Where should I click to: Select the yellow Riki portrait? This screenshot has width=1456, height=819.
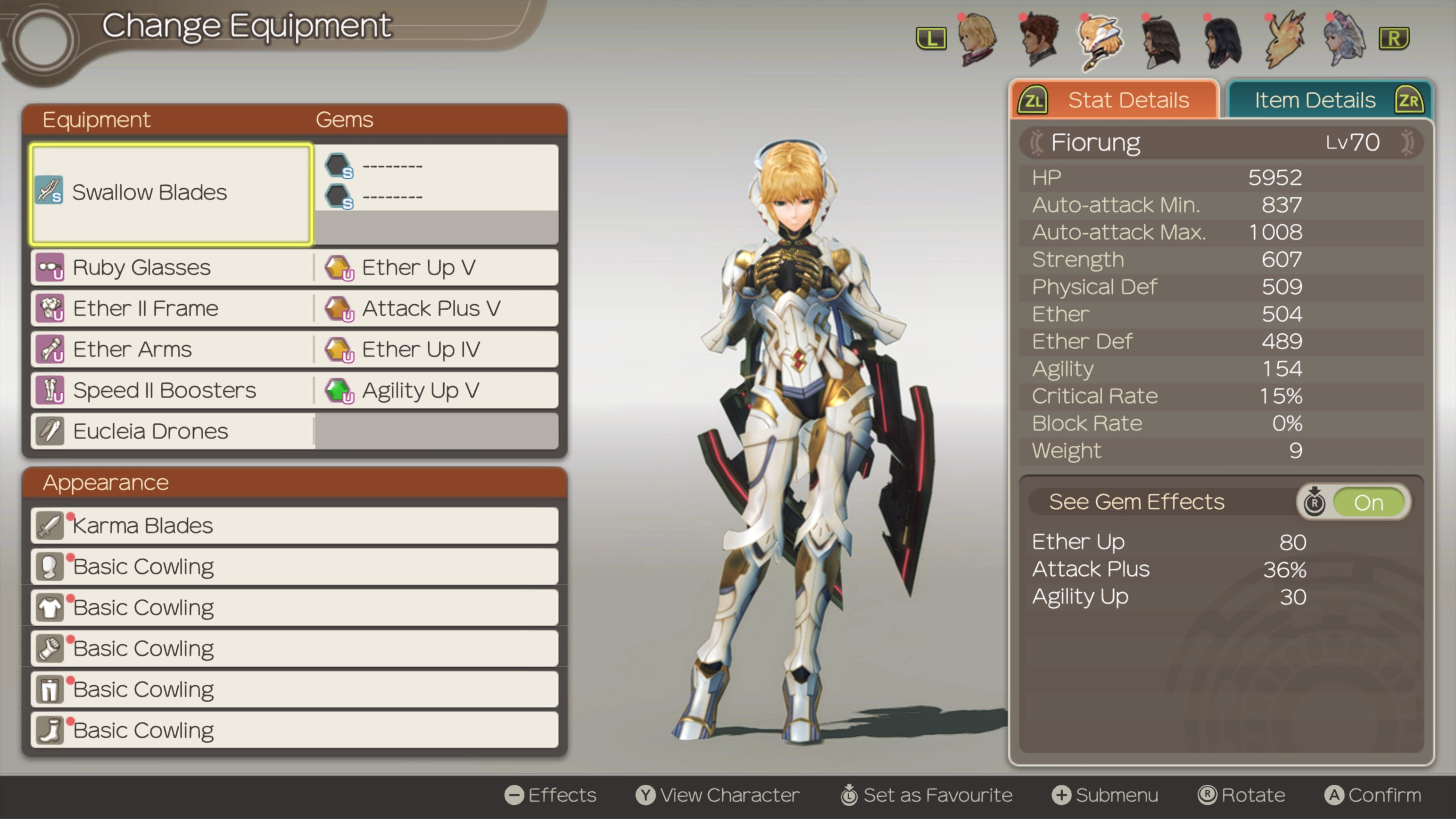(1284, 38)
